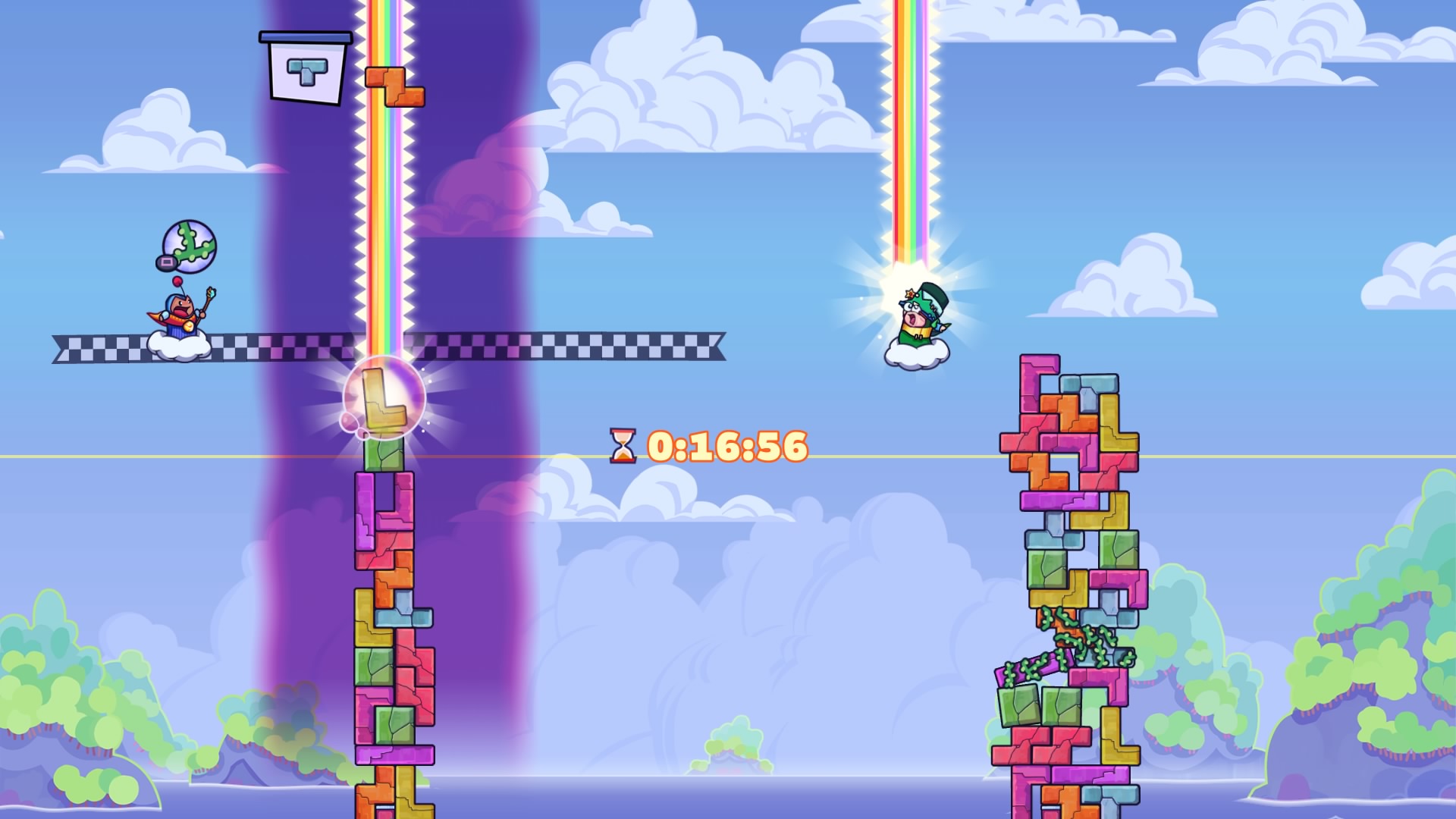Activate the ivy vine spell bubble
This screenshot has width=1456, height=819.
click(190, 246)
